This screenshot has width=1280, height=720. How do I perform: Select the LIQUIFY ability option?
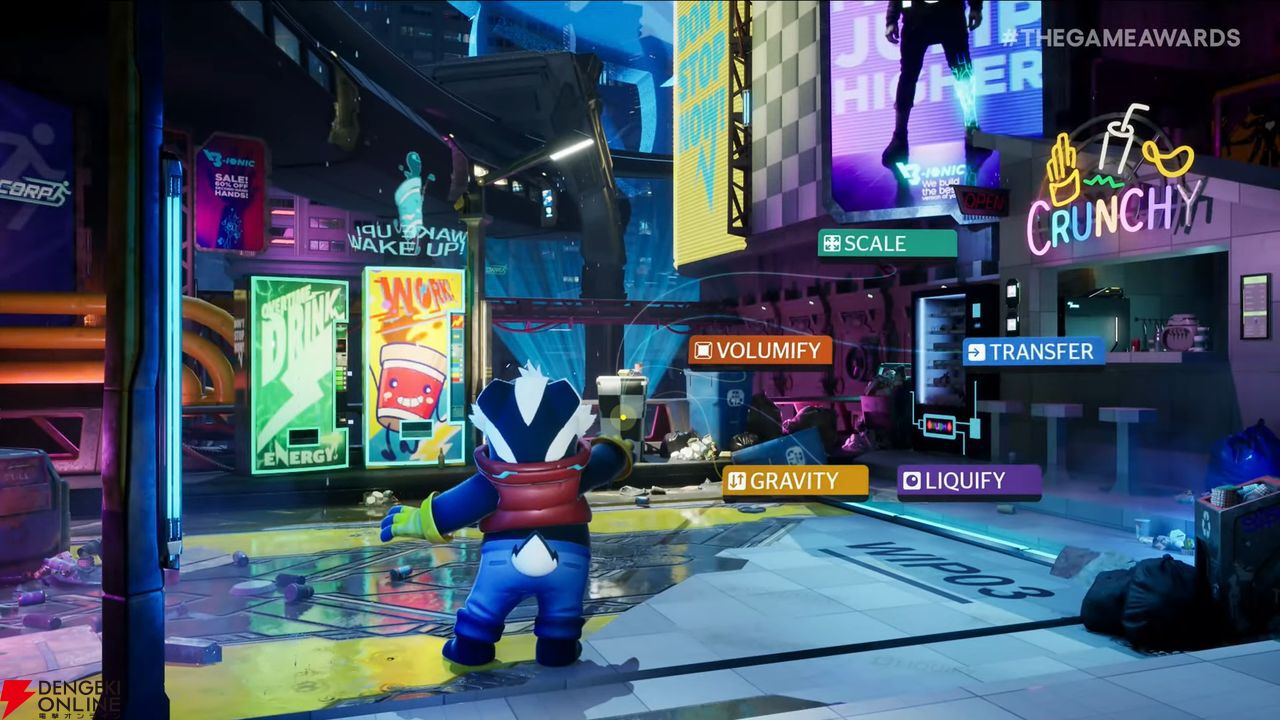968,481
